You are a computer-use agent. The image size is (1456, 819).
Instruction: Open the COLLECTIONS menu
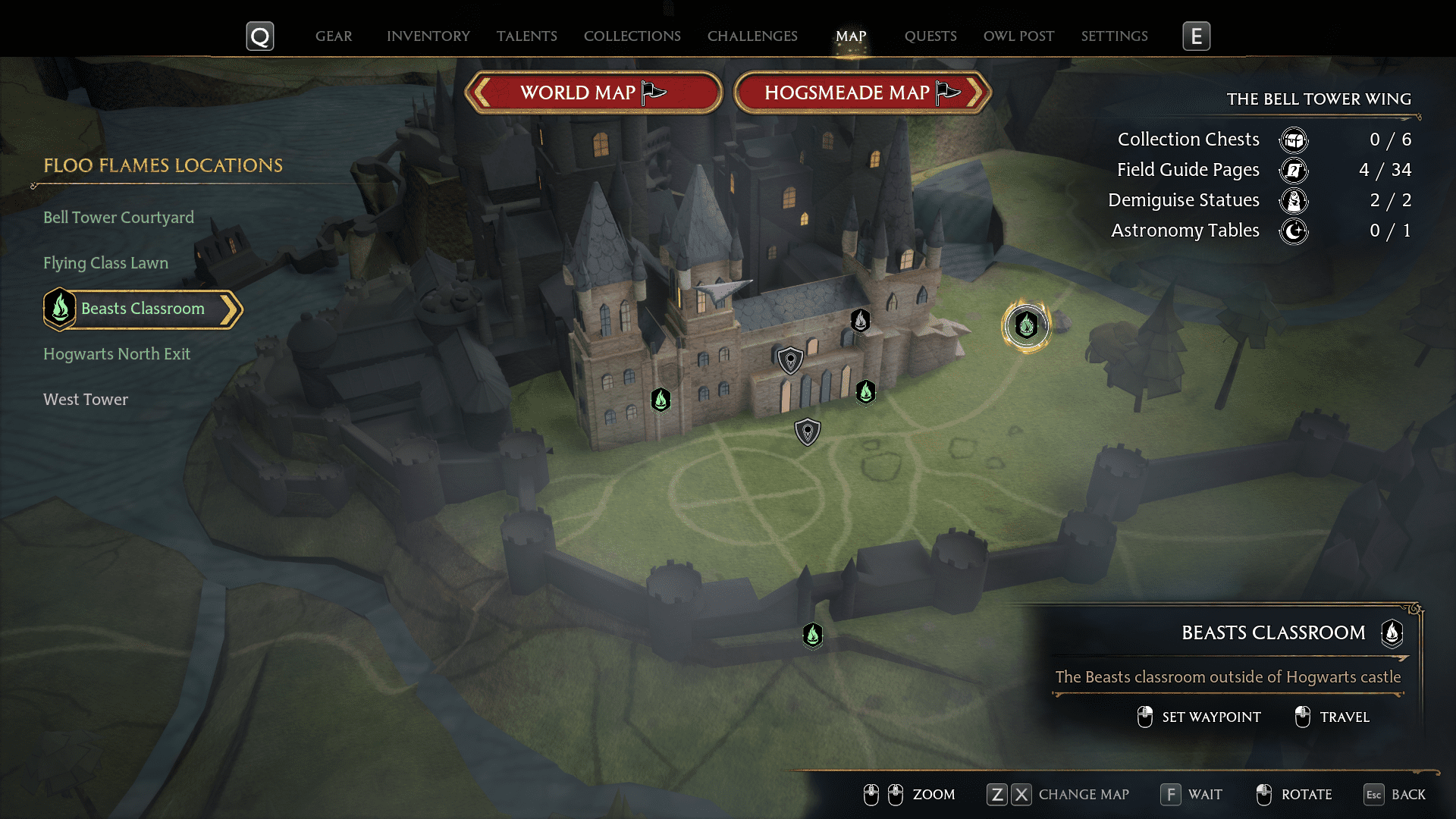632,36
